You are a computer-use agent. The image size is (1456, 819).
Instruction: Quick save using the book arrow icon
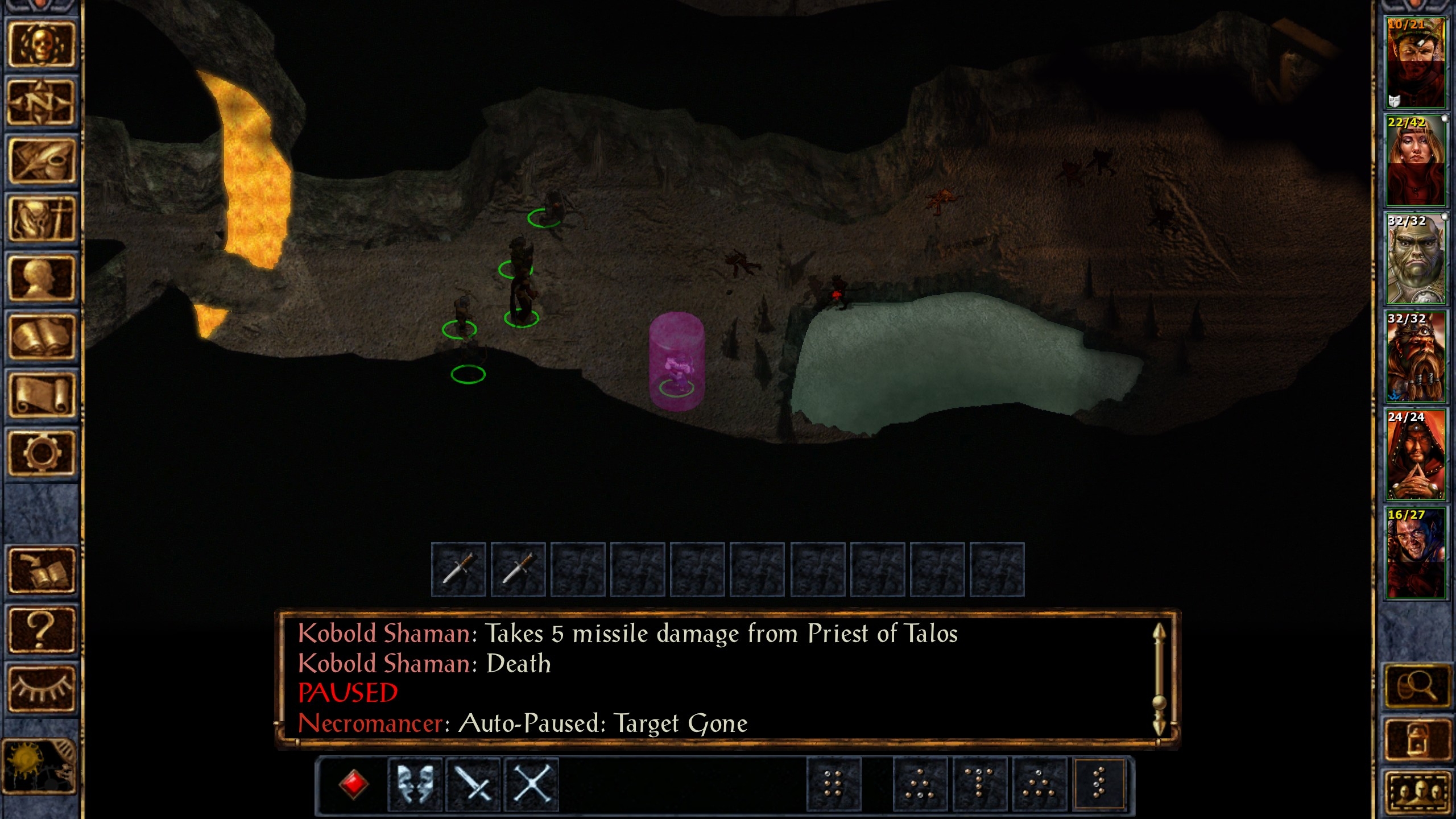pos(41,571)
